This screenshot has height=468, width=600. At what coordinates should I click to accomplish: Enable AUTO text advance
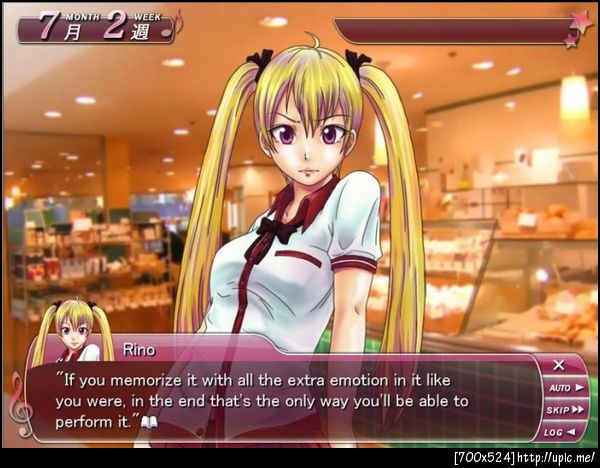565,387
